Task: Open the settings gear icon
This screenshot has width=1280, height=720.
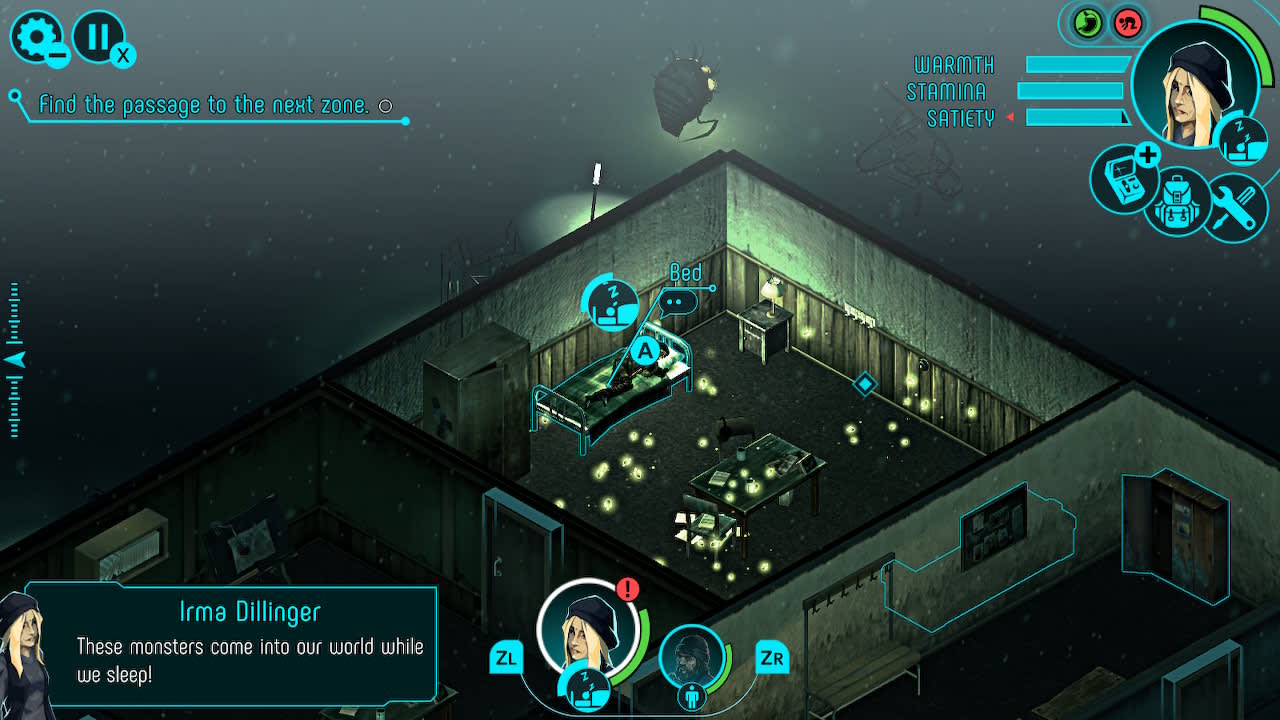Action: pyautogui.click(x=36, y=38)
